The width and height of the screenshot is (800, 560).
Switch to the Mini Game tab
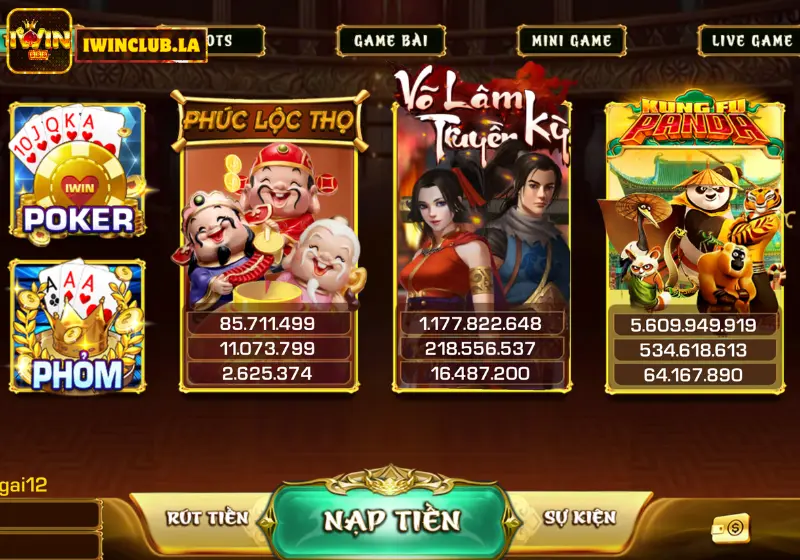[571, 41]
